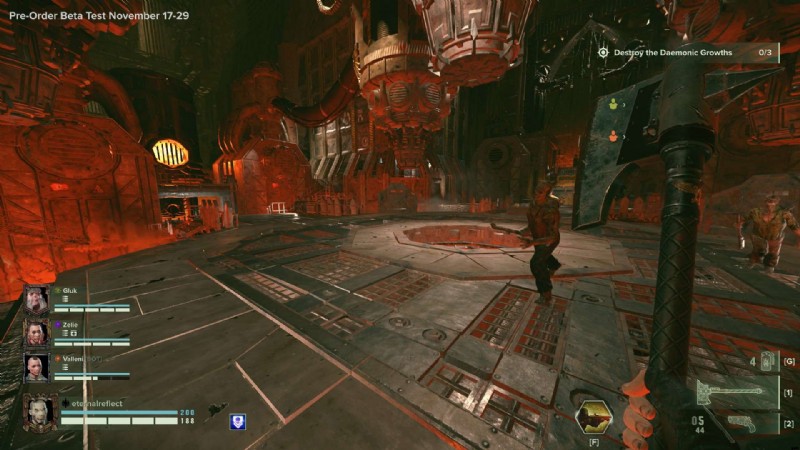Click Zolie's teammate portrait
Viewport: 800px width, 450px height.
pos(37,334)
